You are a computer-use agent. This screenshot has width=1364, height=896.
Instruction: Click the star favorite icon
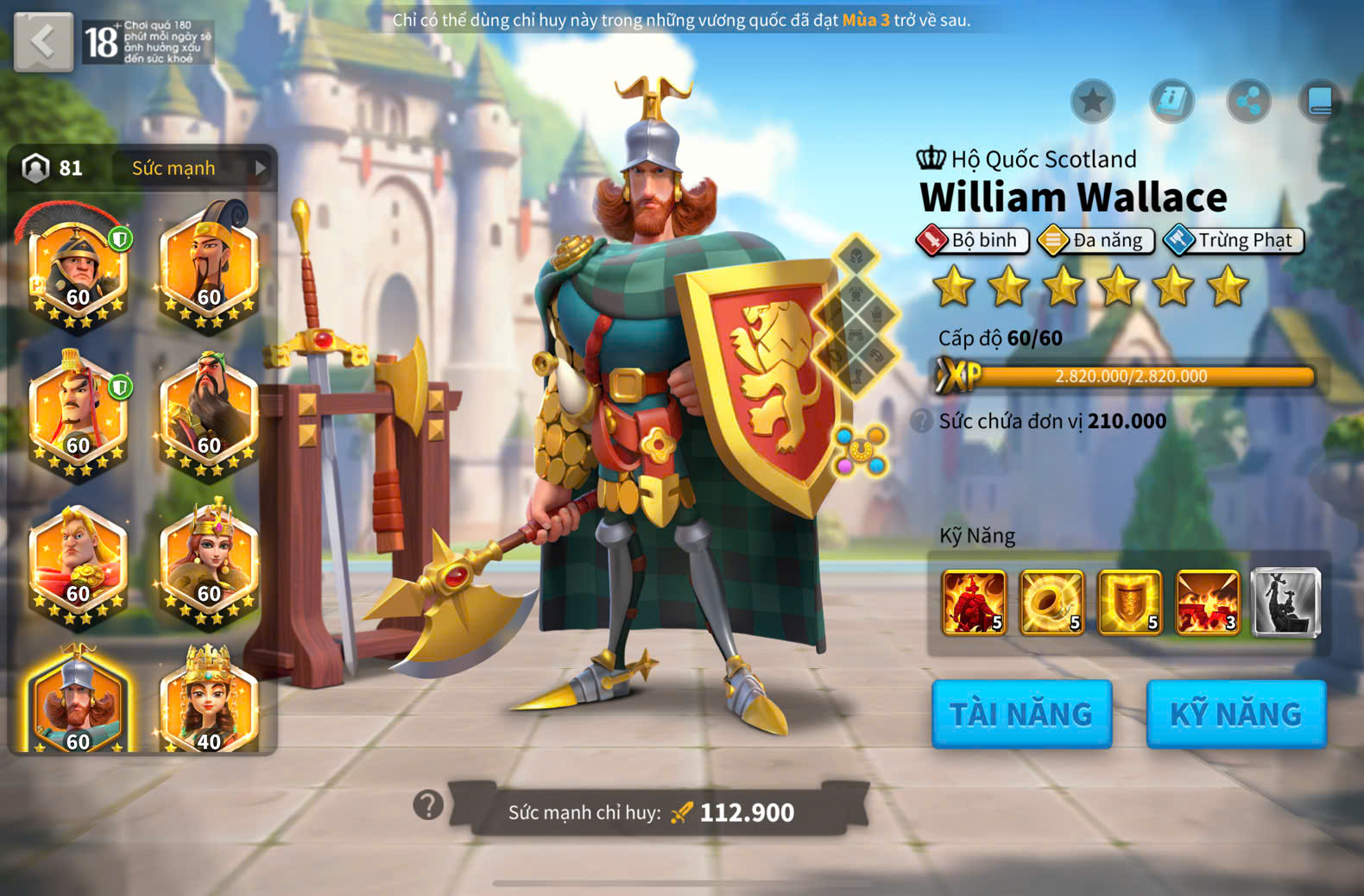click(1092, 102)
